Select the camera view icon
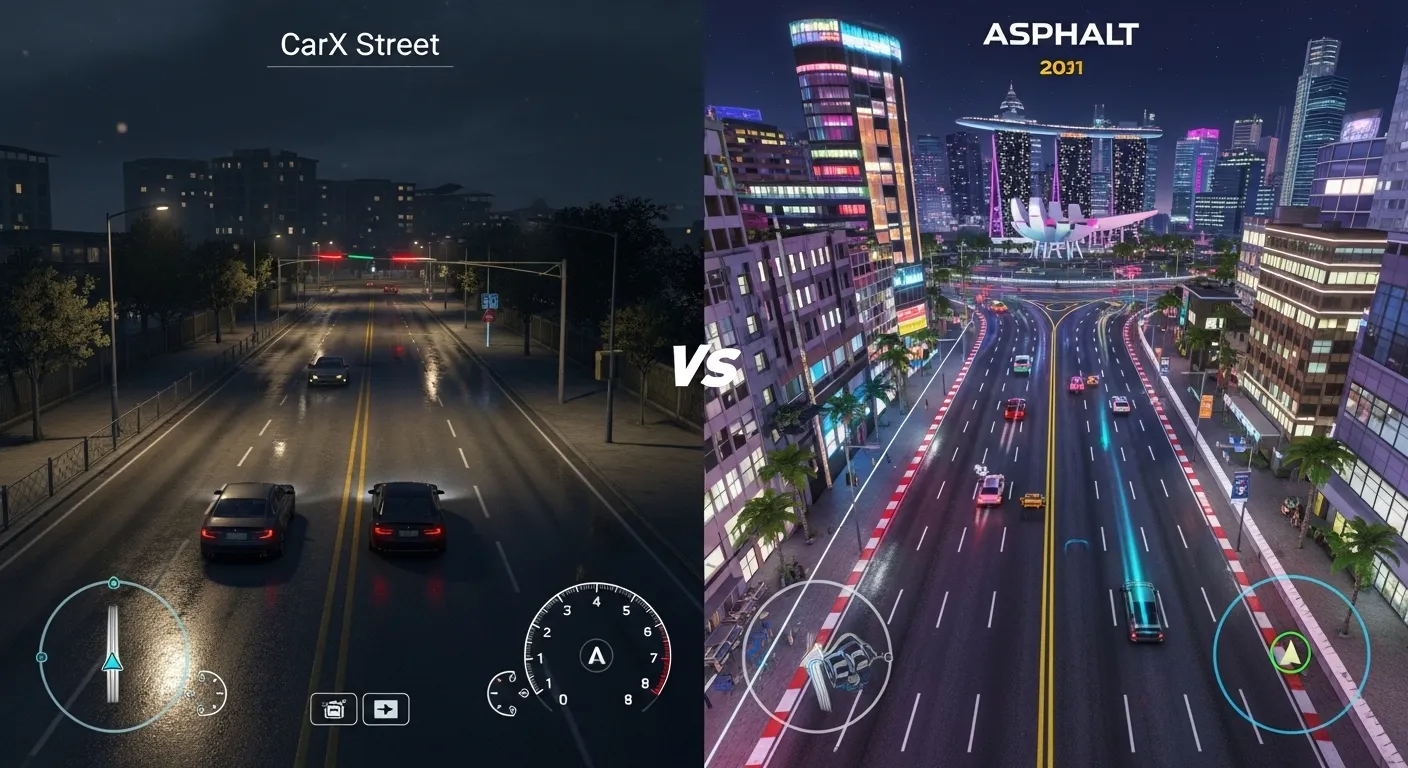The width and height of the screenshot is (1408, 768). coord(334,709)
